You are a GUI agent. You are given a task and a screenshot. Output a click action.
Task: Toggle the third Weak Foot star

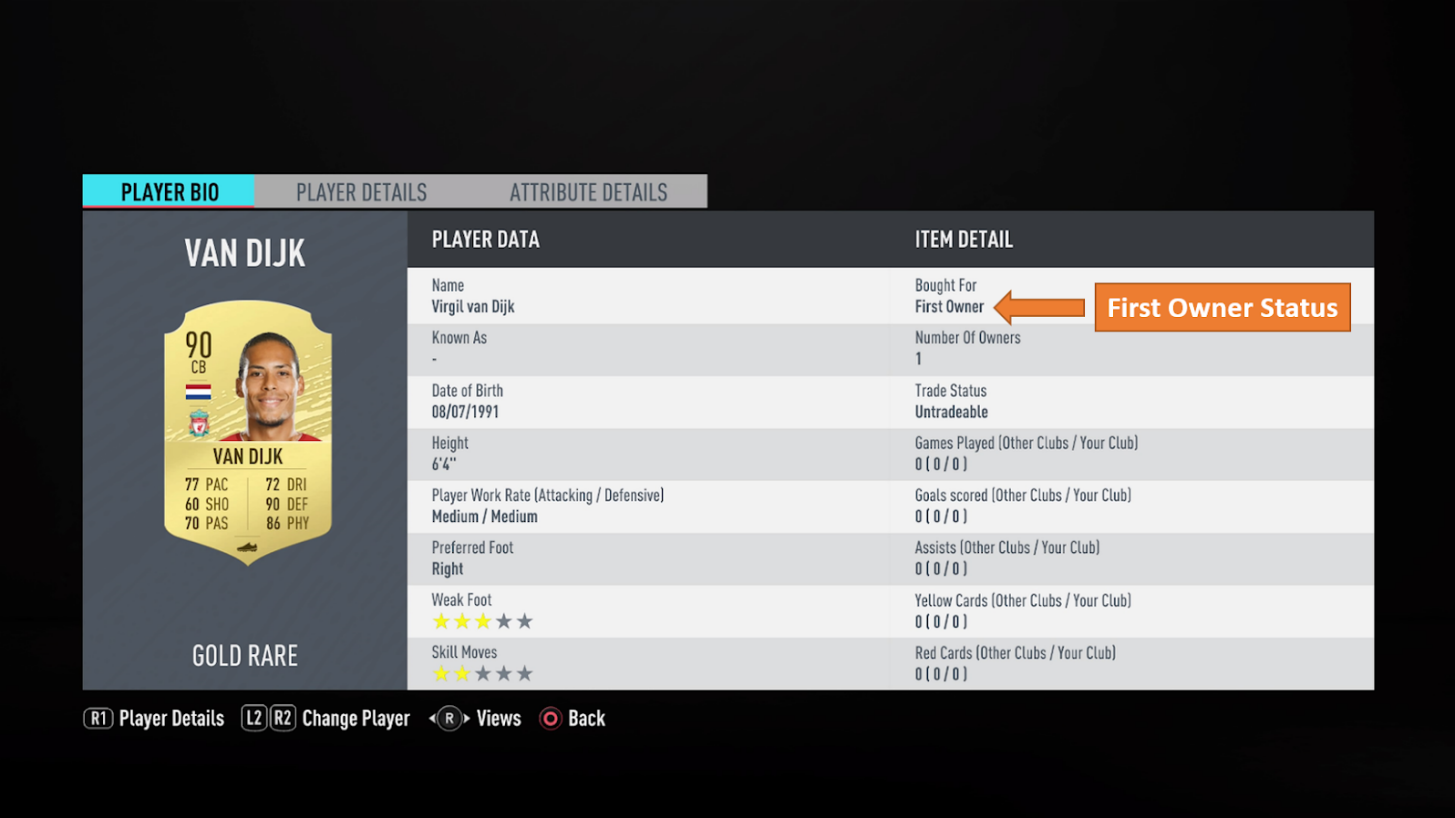(x=484, y=622)
